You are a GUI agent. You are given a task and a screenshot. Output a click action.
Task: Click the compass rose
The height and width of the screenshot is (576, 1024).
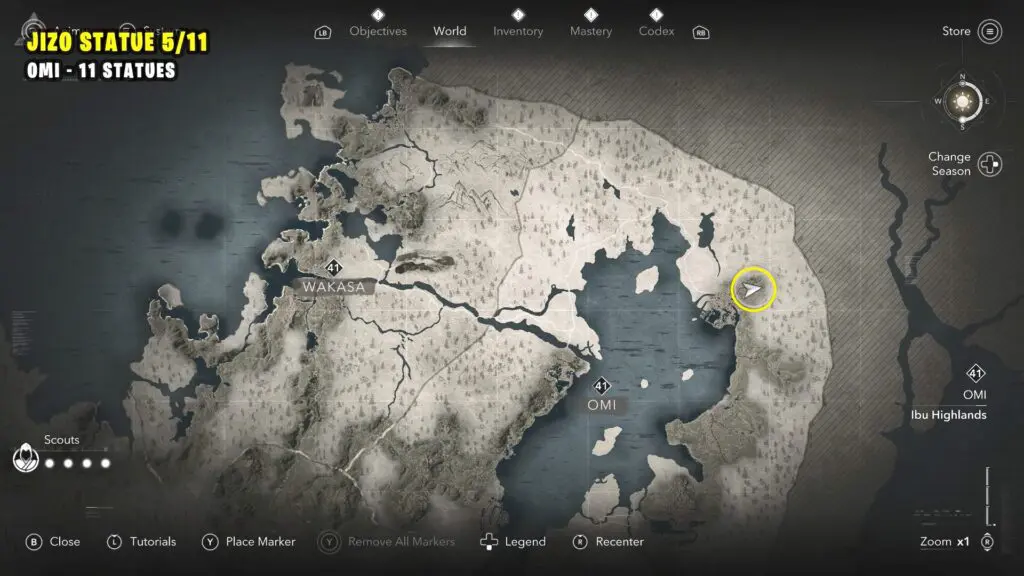(962, 101)
